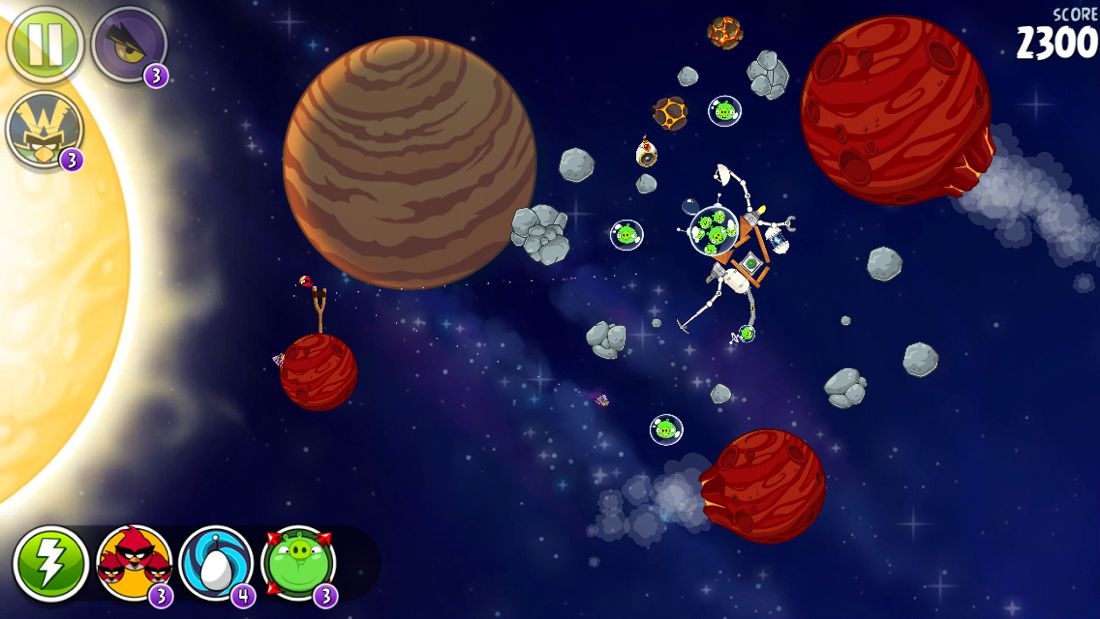Select the red bird flock power-up
This screenshot has height=619, width=1100.
click(x=134, y=563)
